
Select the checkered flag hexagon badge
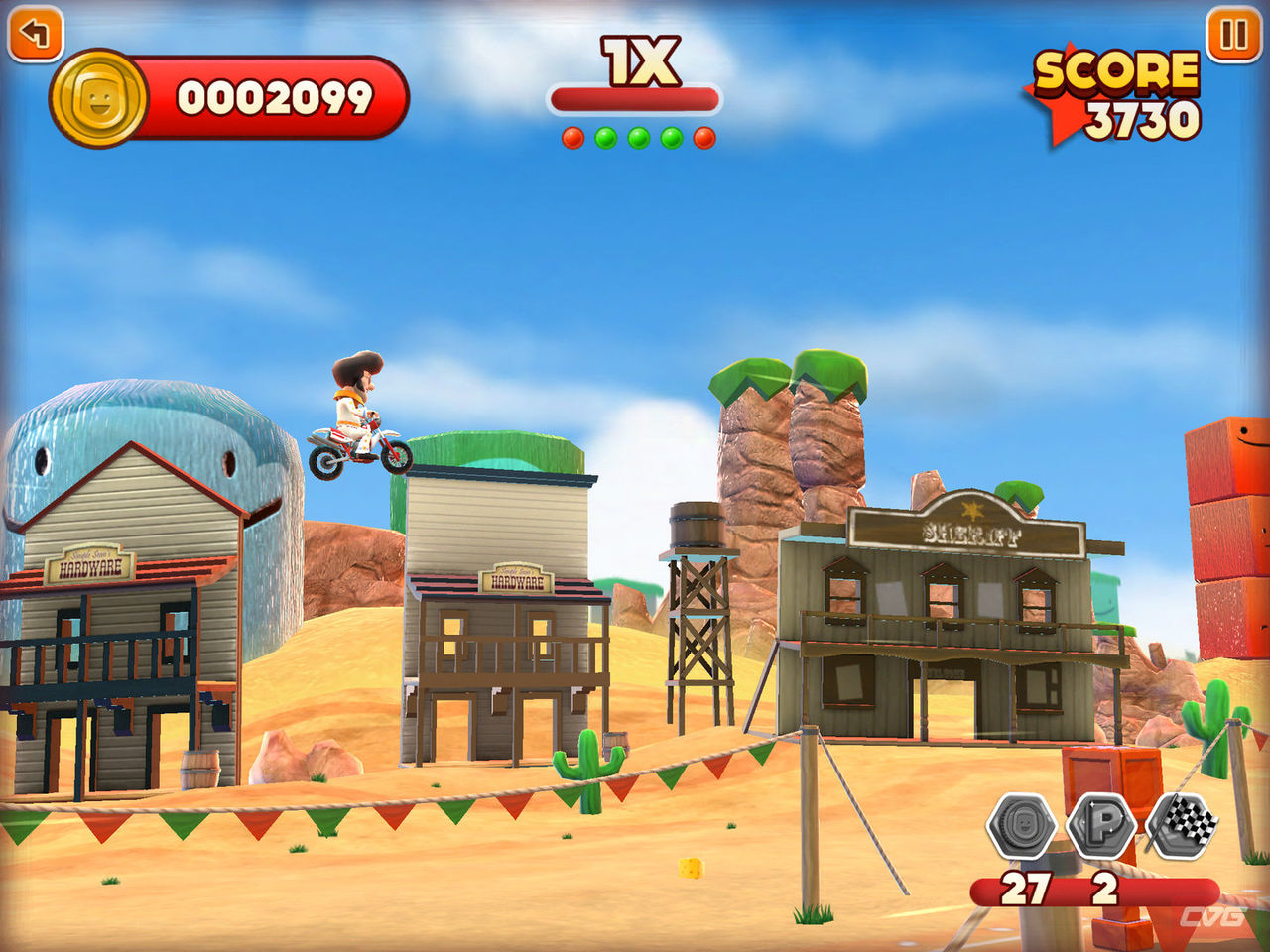(1183, 823)
